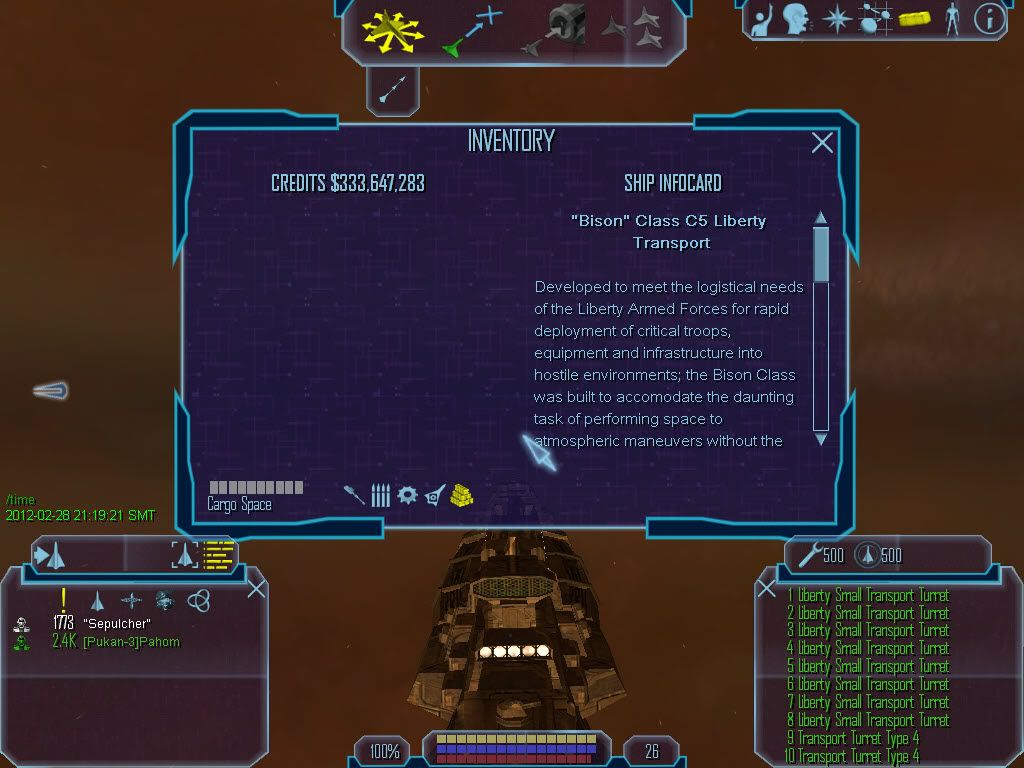Open the player status human figure icon
Viewport: 1024px width, 768px height.
(951, 19)
